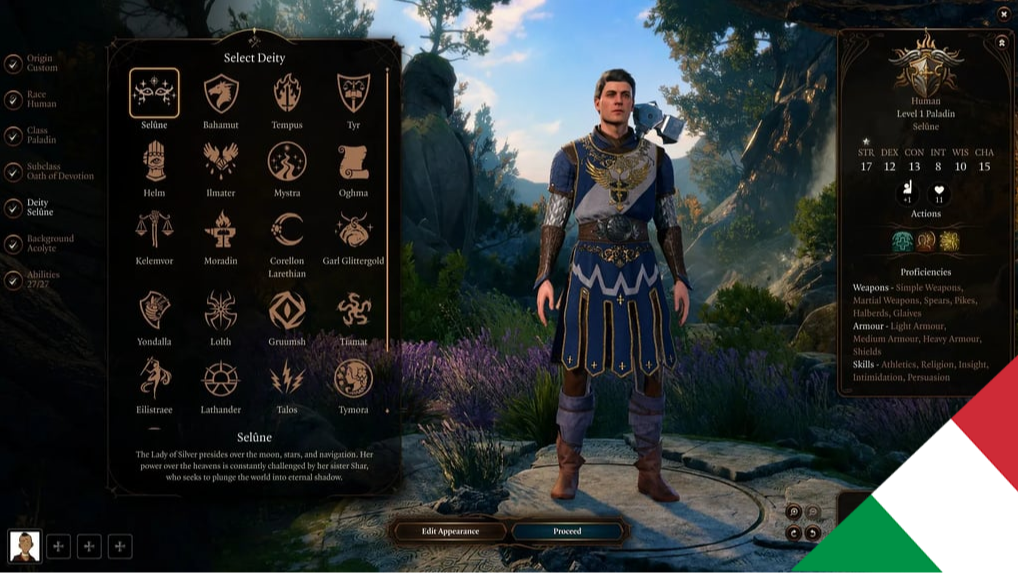Select Helm from the deity grid
The width and height of the screenshot is (1018, 573).
154,162
